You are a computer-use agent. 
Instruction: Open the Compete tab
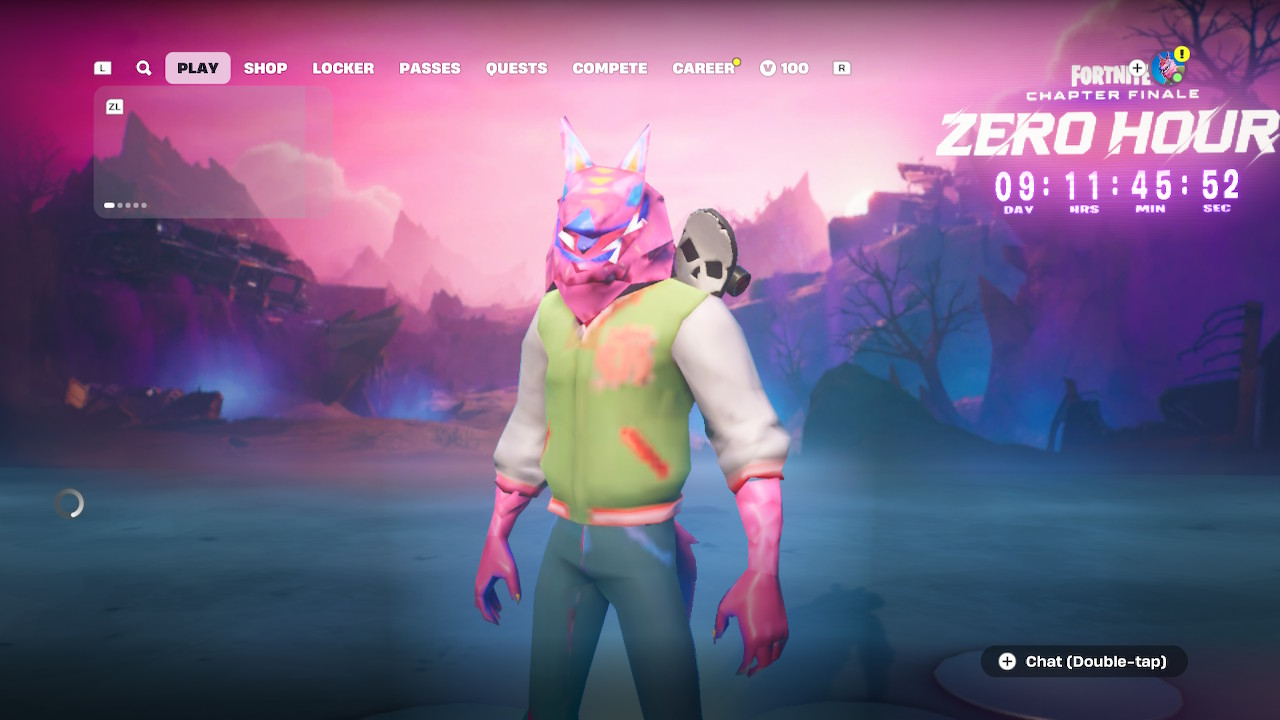[x=610, y=68]
